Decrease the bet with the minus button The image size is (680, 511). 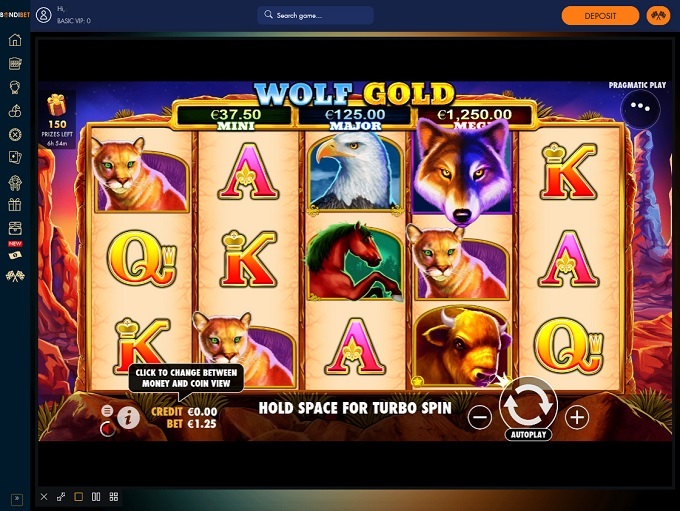click(x=480, y=417)
